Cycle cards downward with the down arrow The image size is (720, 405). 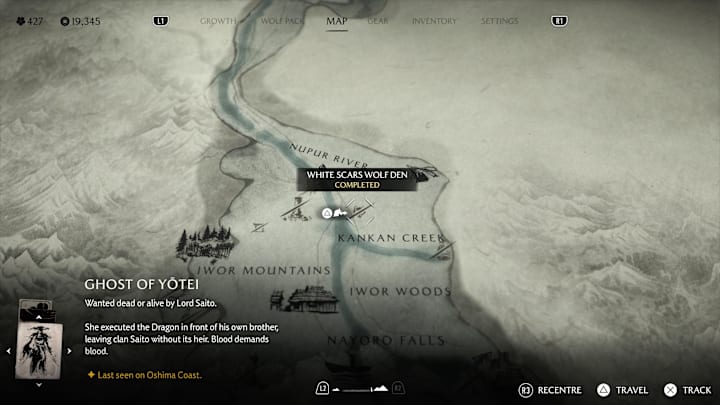(39, 384)
